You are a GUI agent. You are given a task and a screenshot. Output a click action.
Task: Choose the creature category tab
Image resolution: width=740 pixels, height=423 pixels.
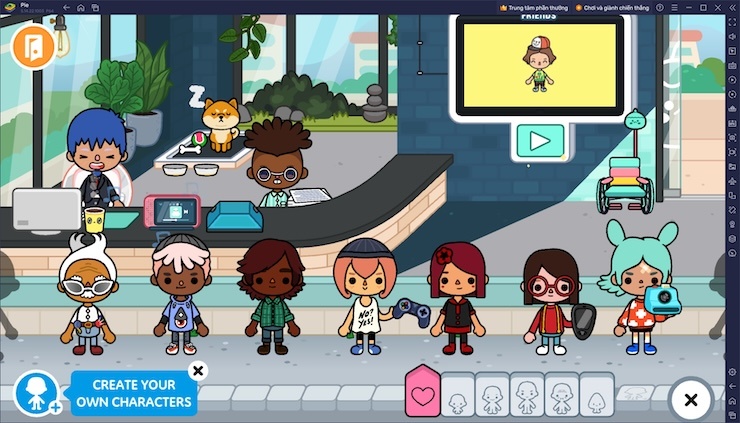tap(596, 395)
